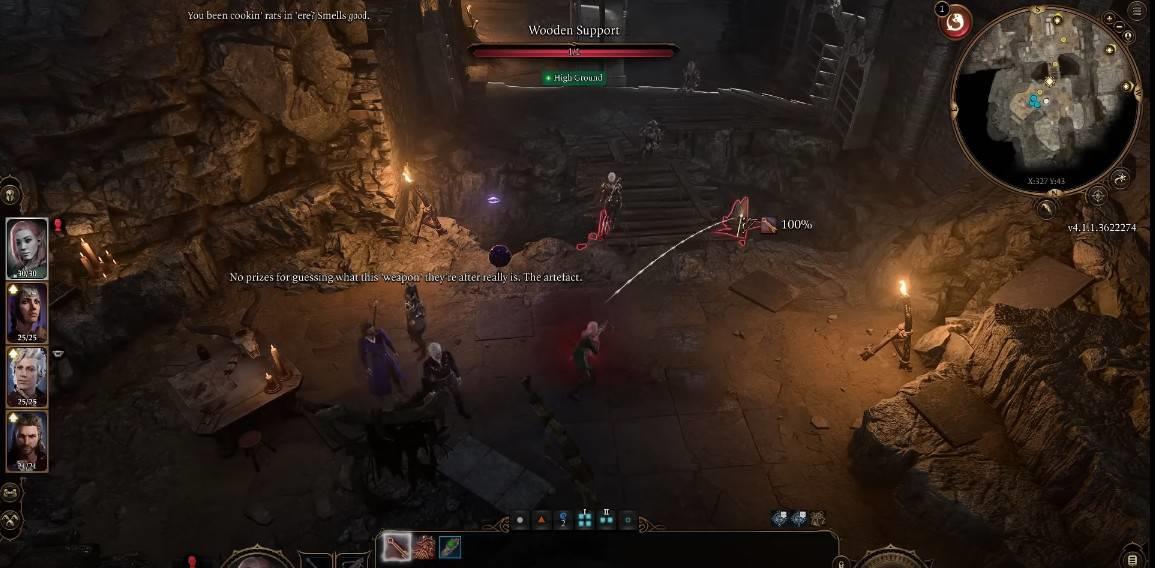Use the red claw attack hotbar slot
The width and height of the screenshot is (1155, 568).
coord(425,547)
